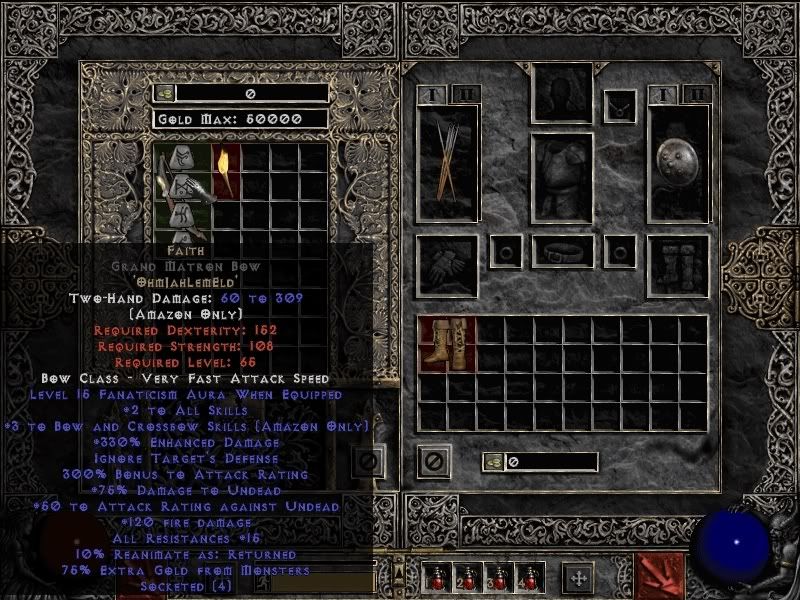This screenshot has width=800, height=600.
Task: Open the mini panel with the cross-arrows button
Action: tap(578, 578)
